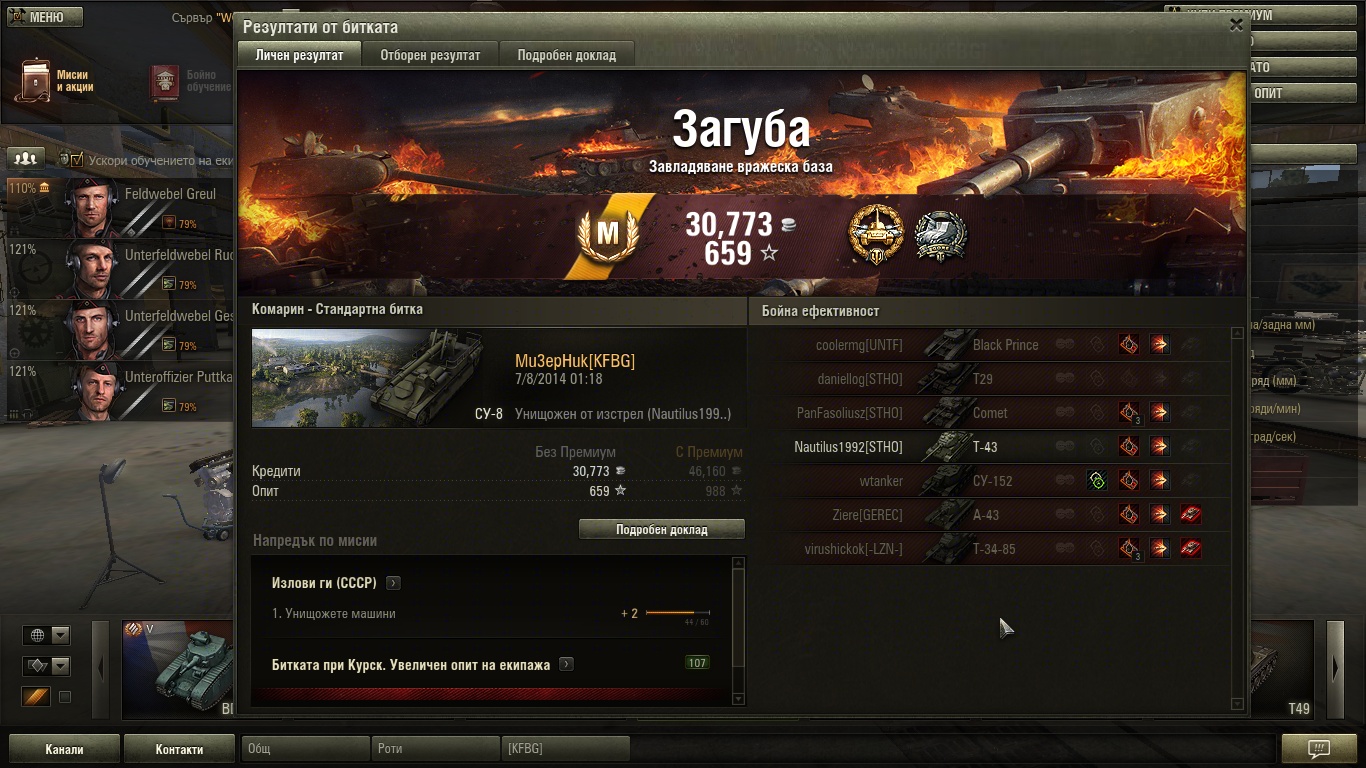Open the Контакти list

[x=180, y=749]
